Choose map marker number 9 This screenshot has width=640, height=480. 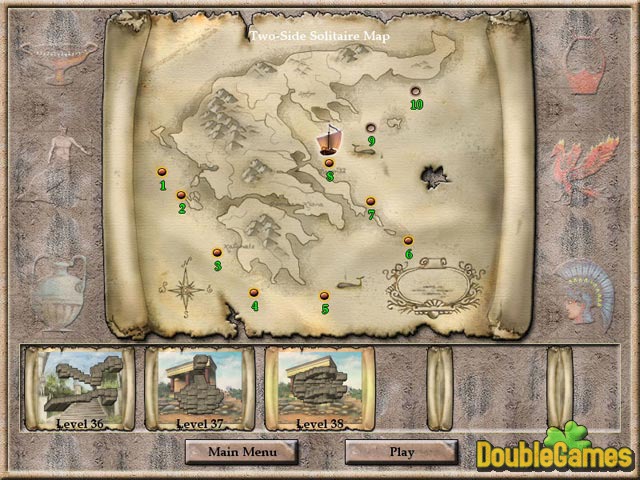(x=370, y=127)
